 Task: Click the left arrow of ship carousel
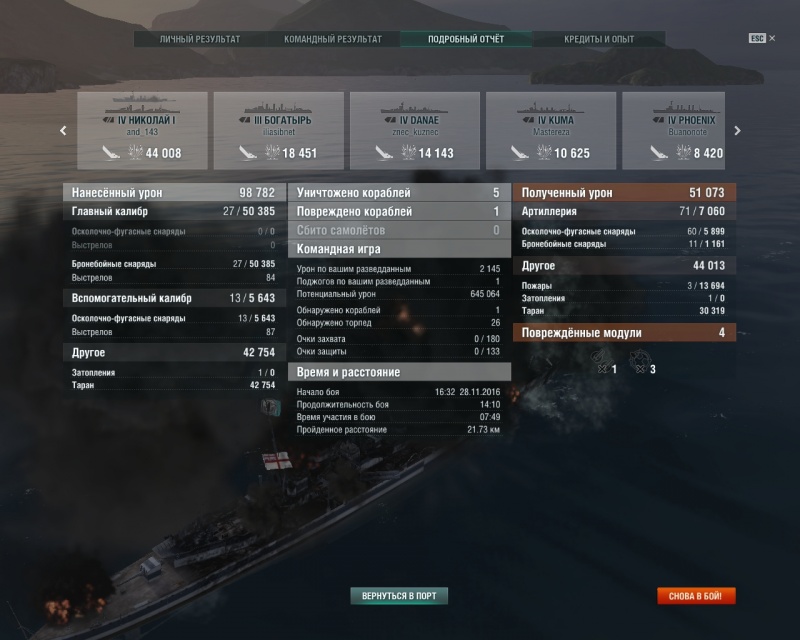click(x=63, y=130)
